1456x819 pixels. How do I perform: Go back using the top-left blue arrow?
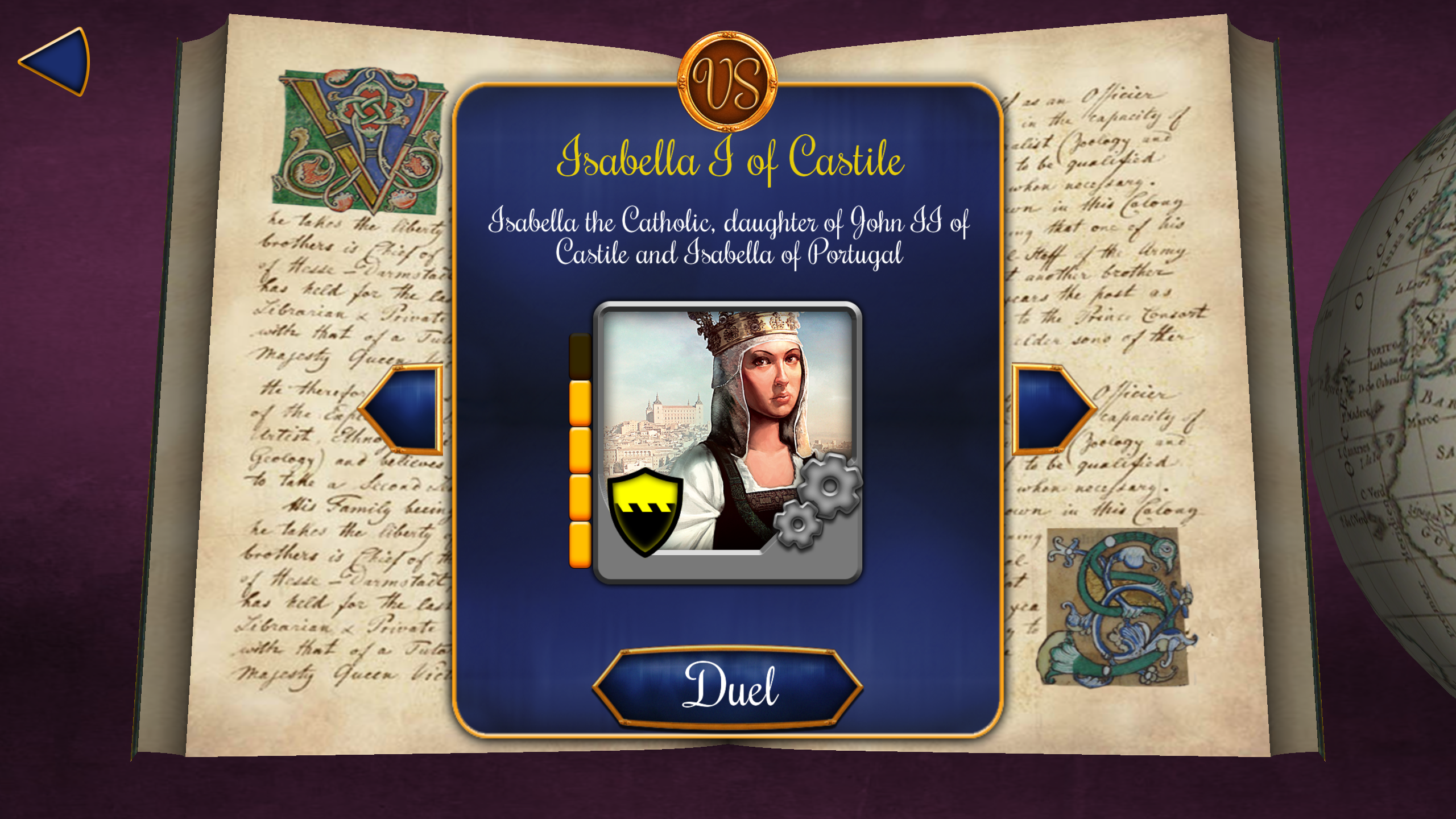point(57,63)
